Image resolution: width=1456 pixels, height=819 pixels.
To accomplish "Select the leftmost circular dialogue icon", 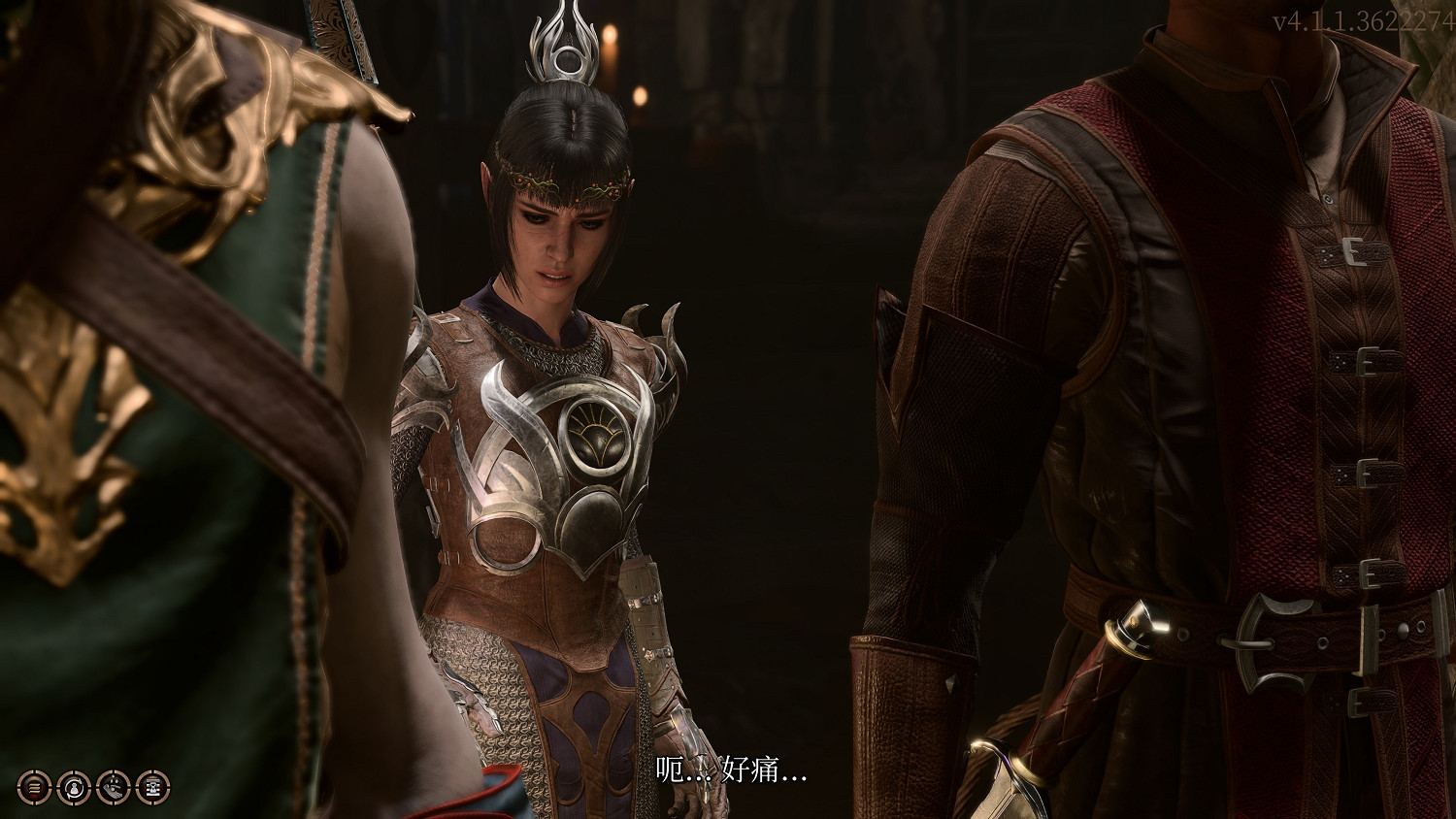I will [34, 788].
